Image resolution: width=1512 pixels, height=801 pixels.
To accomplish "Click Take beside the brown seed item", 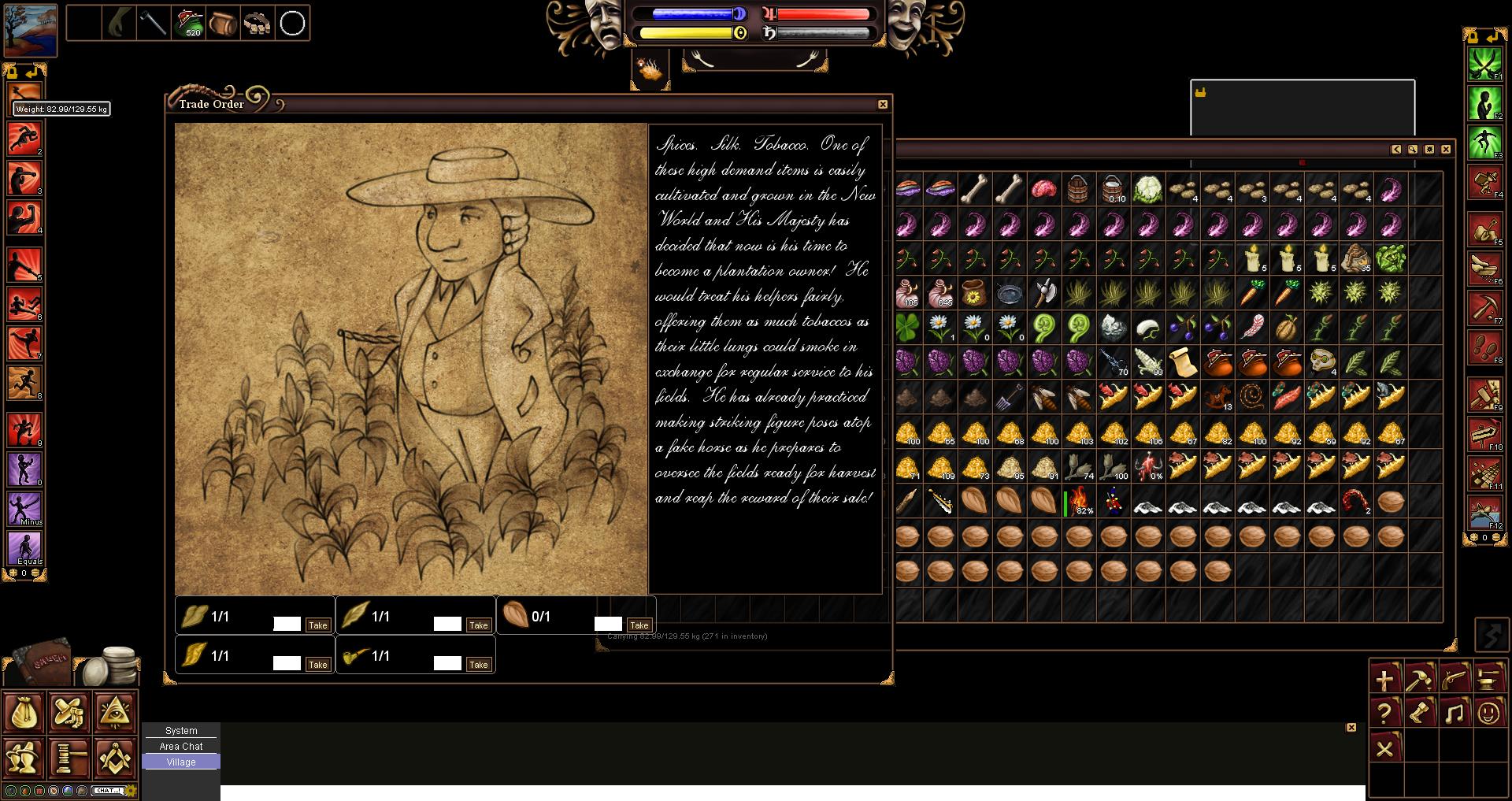I will click(639, 625).
